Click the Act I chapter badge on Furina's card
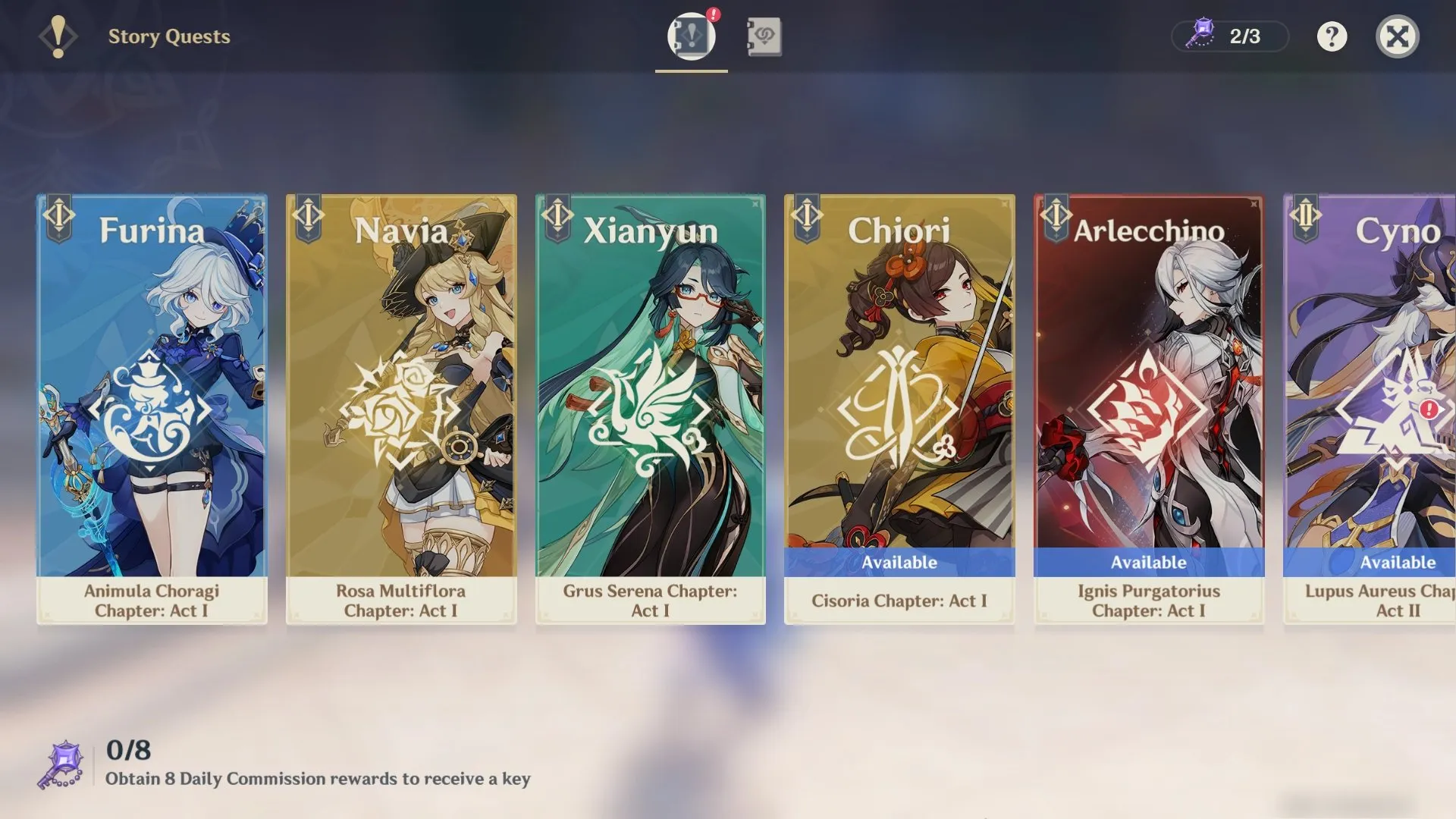 click(58, 216)
